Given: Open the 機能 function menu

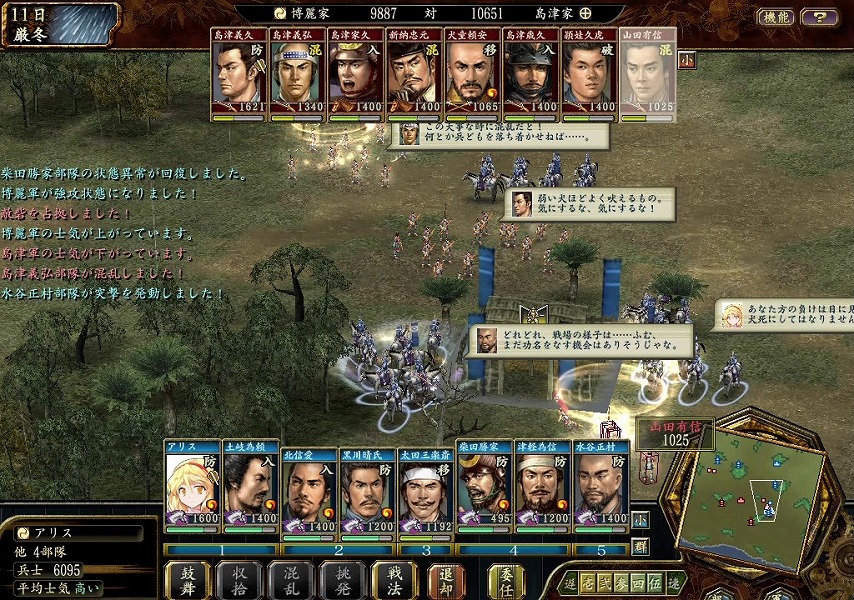Looking at the screenshot, I should (x=775, y=17).
